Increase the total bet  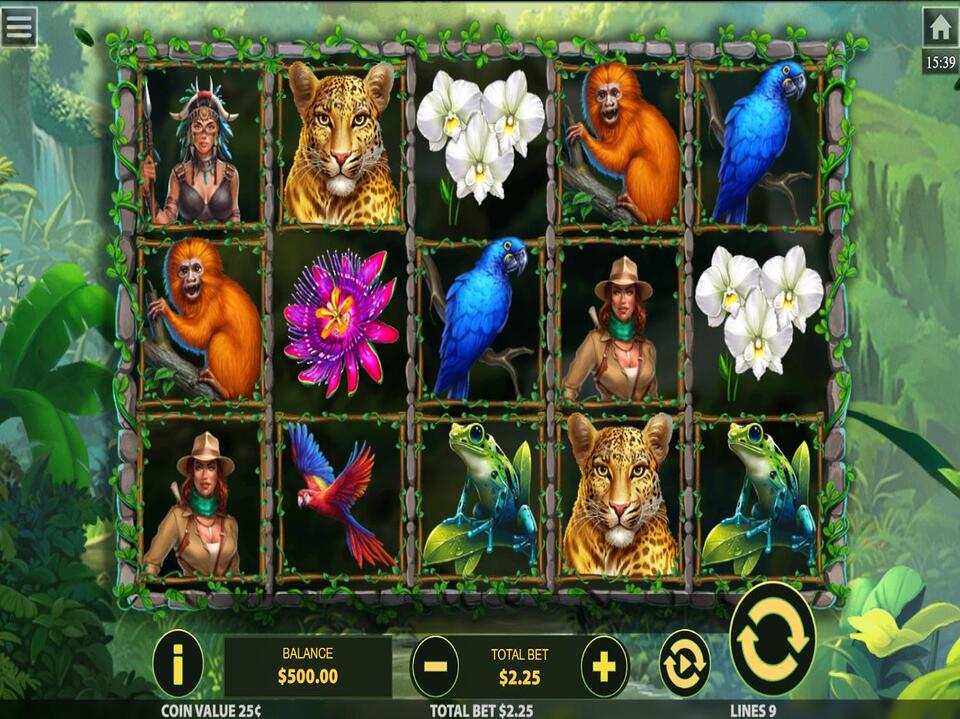coord(604,666)
